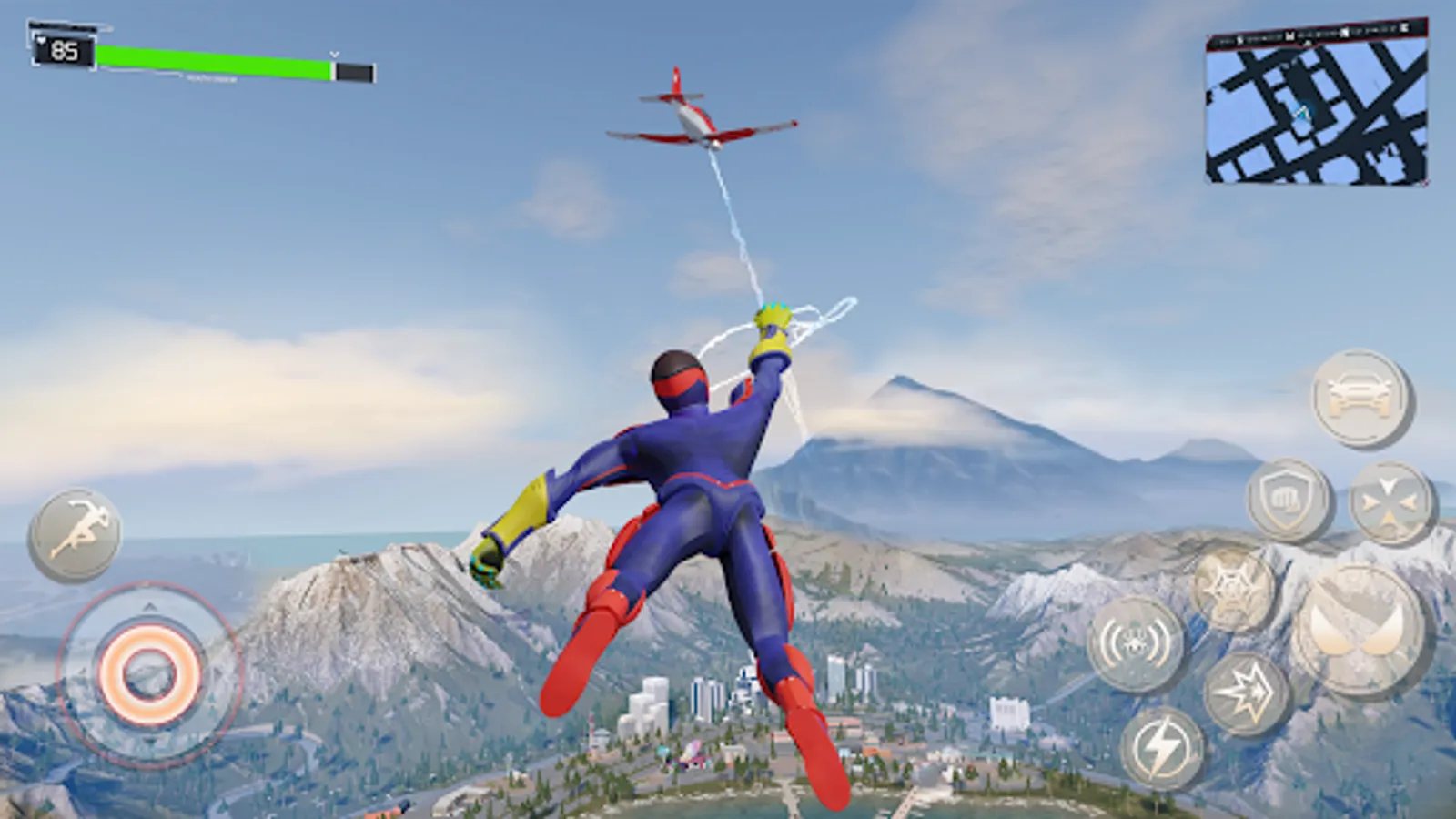Tap the car vehicle button

coord(1361,397)
